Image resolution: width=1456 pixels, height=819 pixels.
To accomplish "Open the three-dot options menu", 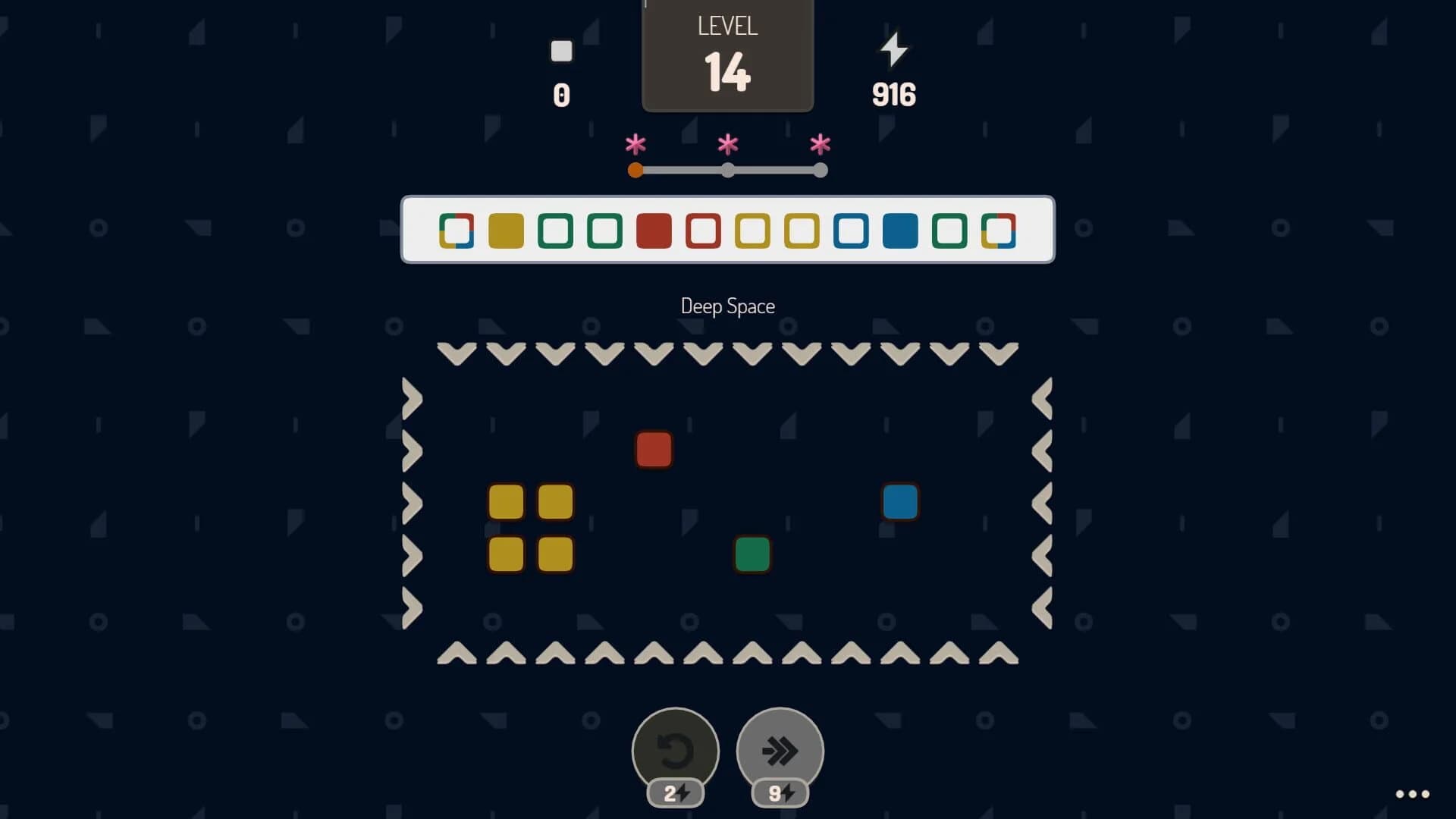I will [x=1411, y=794].
